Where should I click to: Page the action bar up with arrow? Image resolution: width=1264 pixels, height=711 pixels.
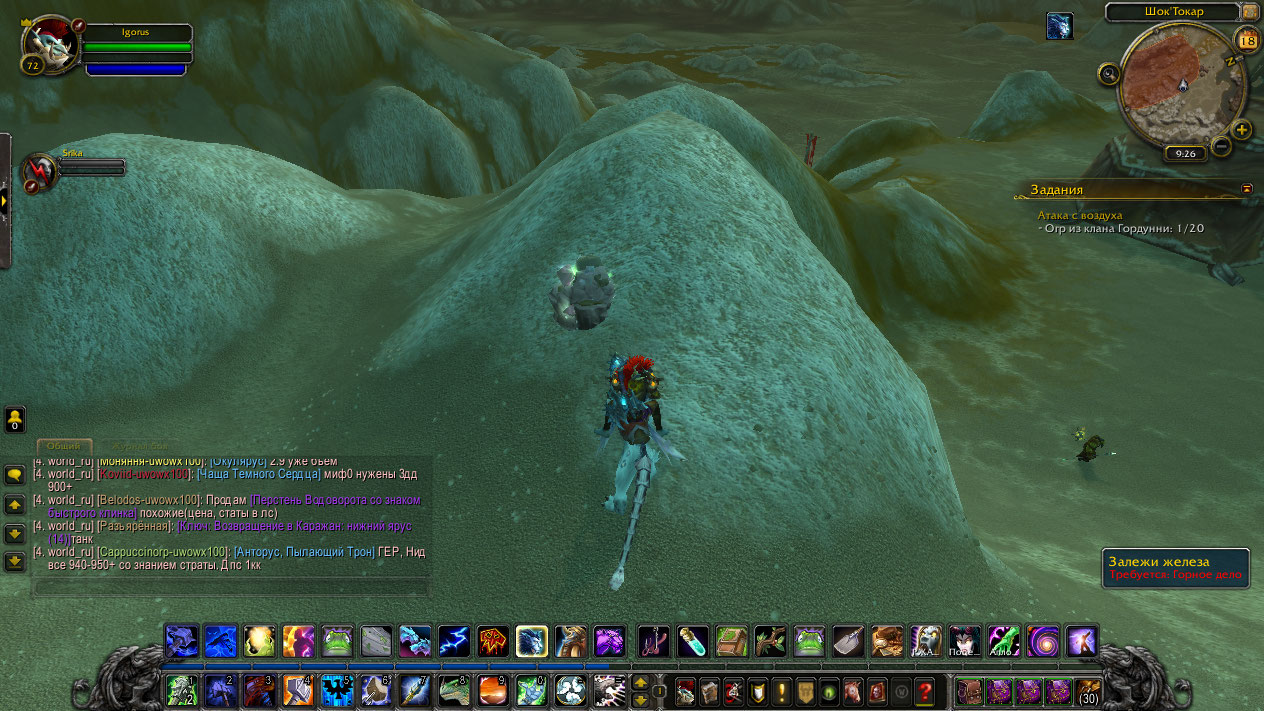(x=640, y=682)
